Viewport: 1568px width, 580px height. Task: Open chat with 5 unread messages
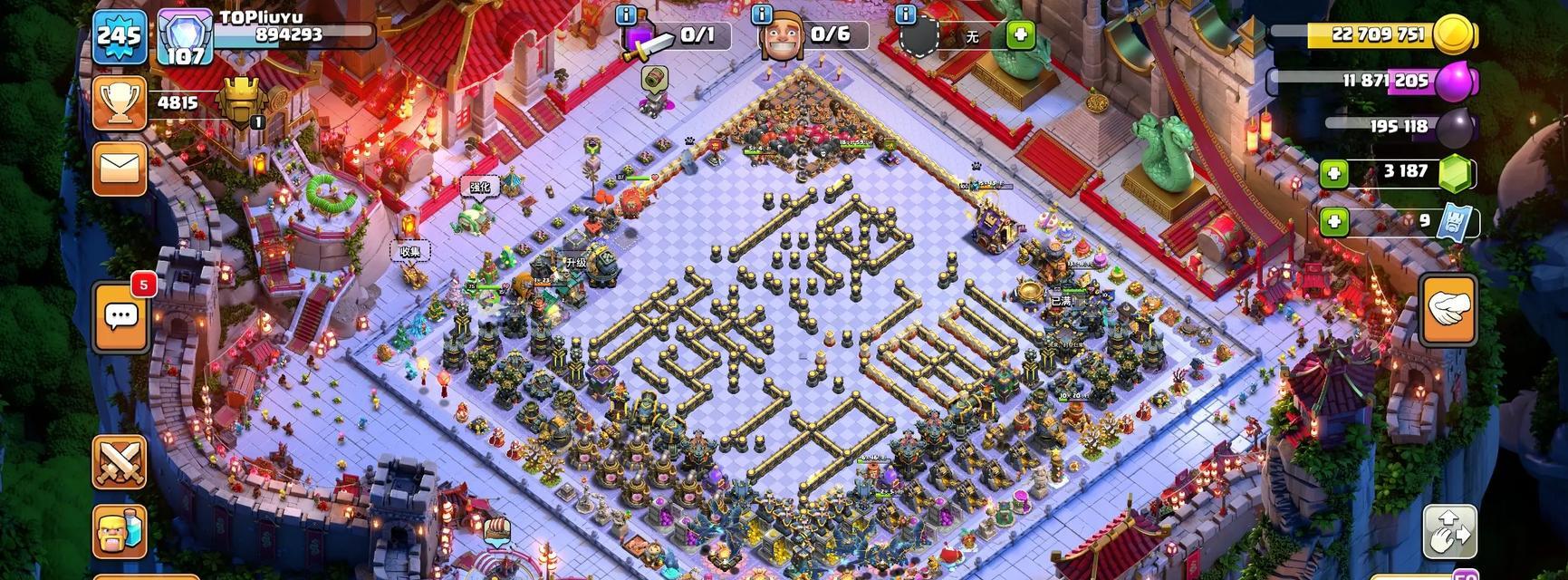pos(120,316)
